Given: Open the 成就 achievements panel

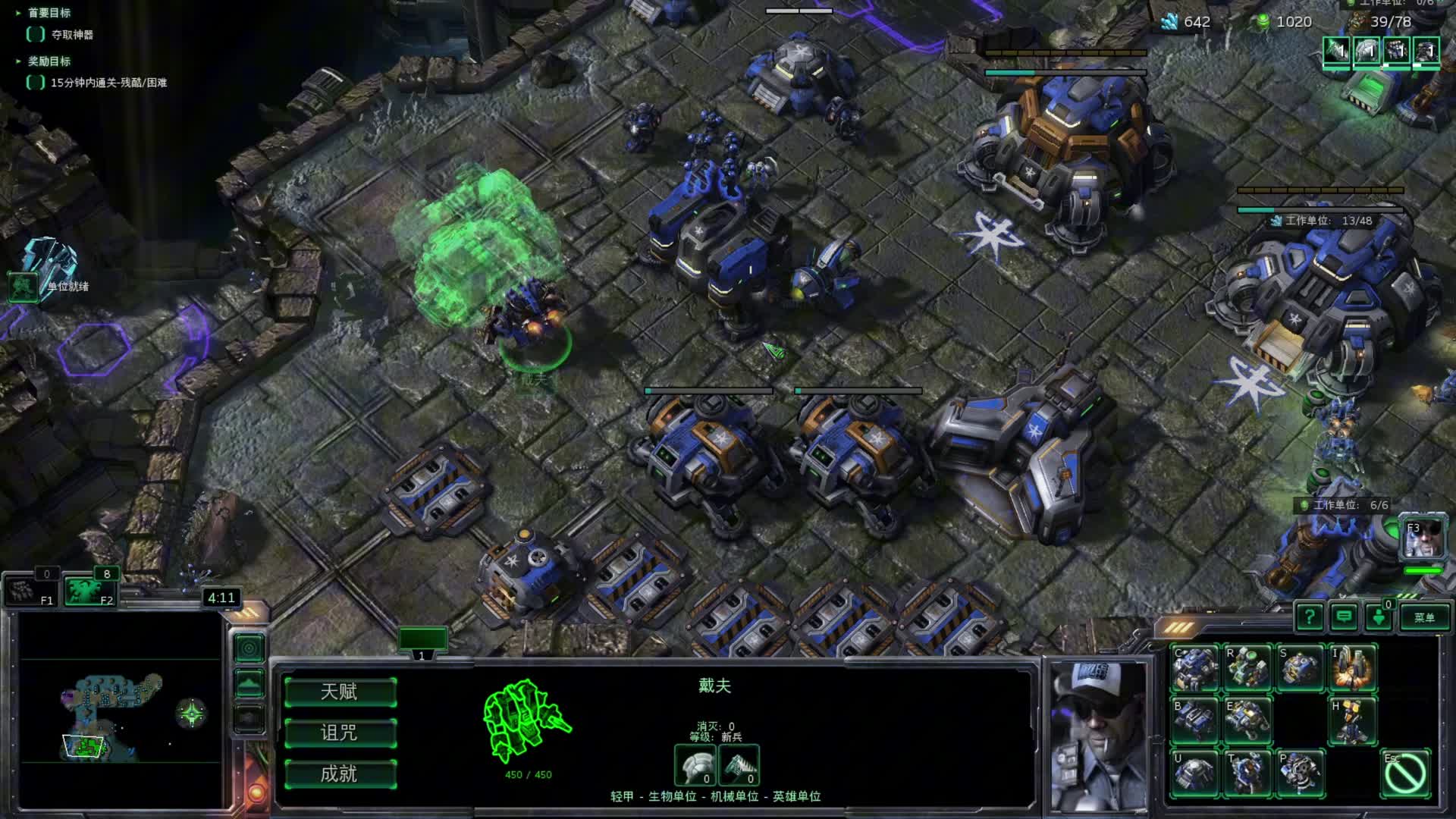Looking at the screenshot, I should tap(340, 773).
